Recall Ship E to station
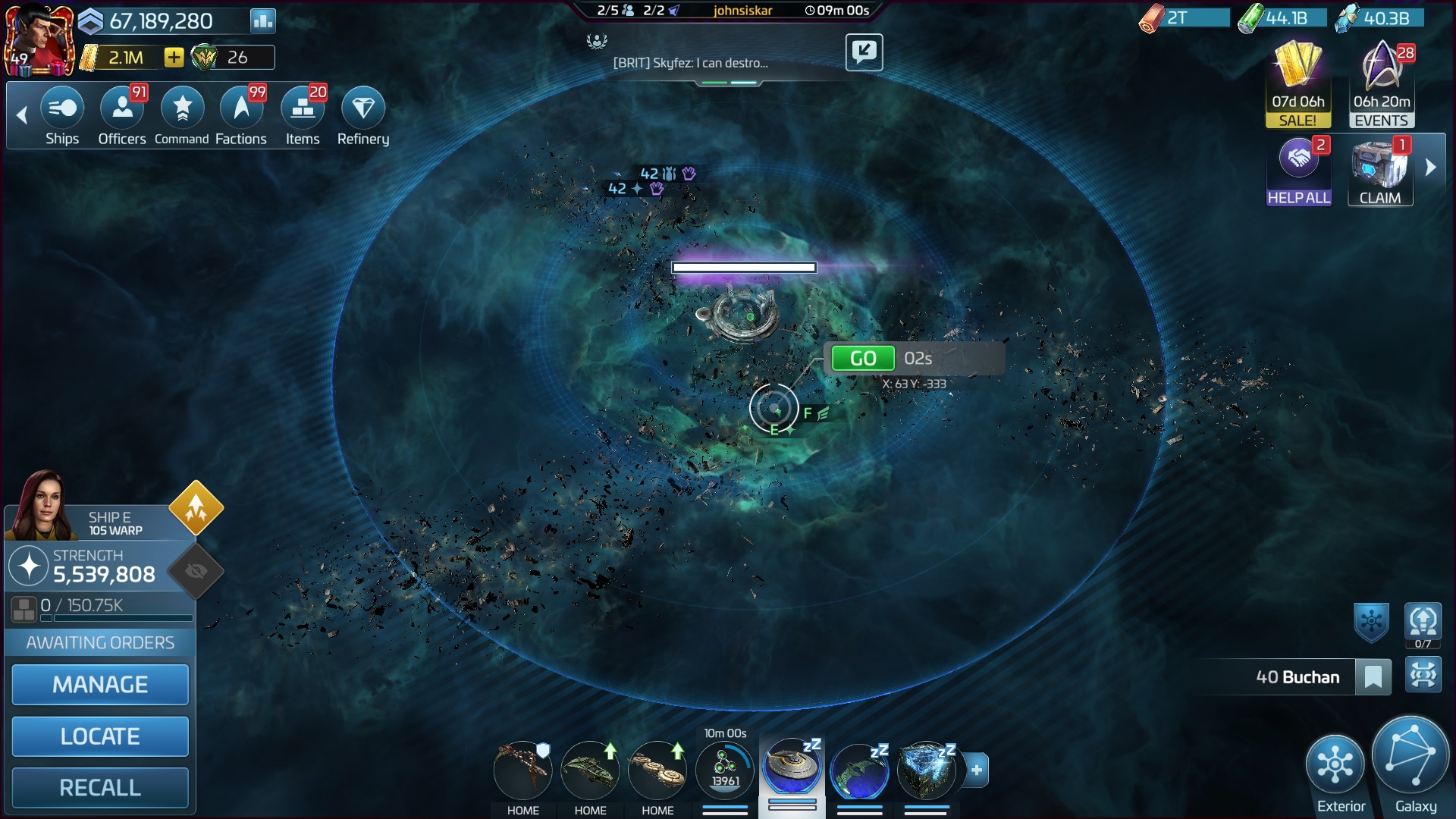The width and height of the screenshot is (1456, 819). click(x=99, y=787)
